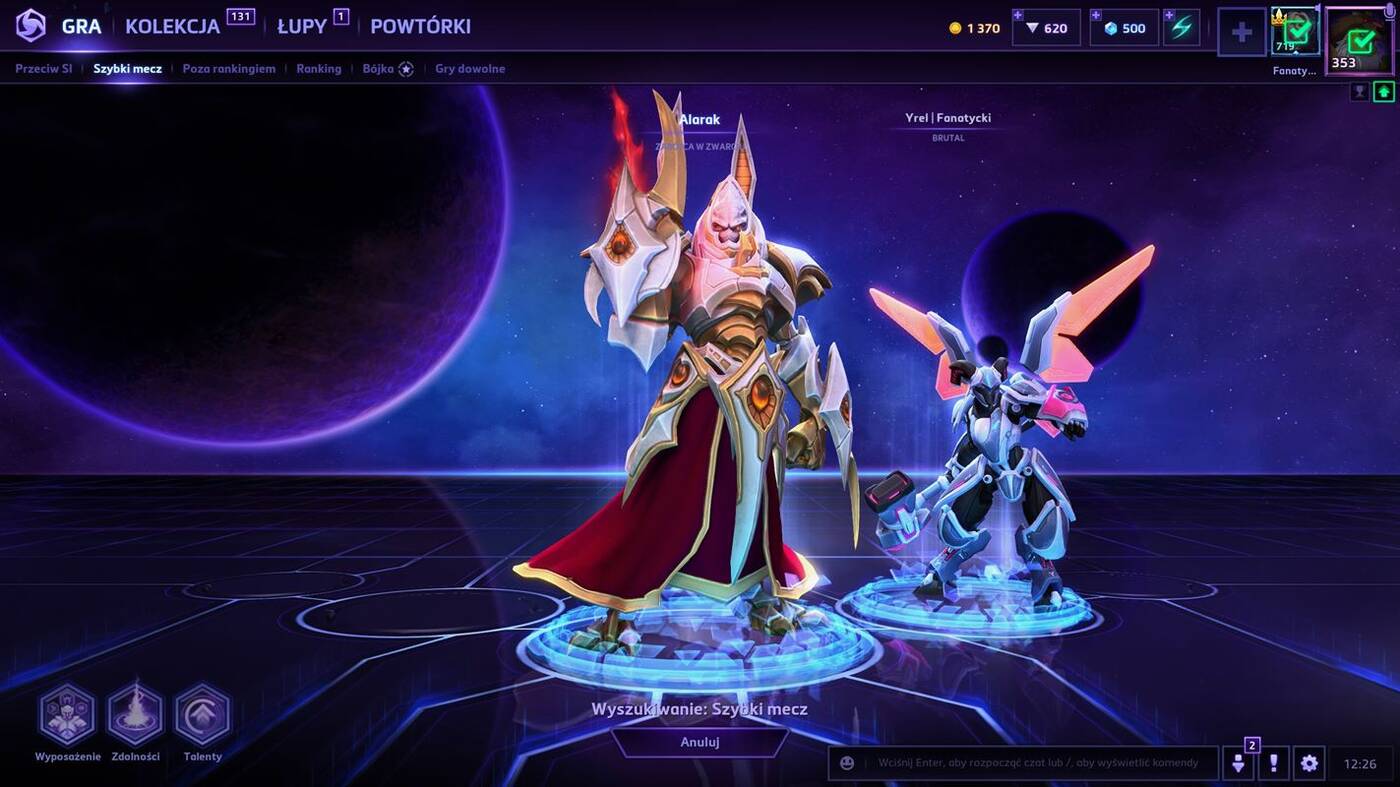Toggle Alarak's ready checkmark
Viewport: 1400px width, 787px height.
click(1297, 31)
